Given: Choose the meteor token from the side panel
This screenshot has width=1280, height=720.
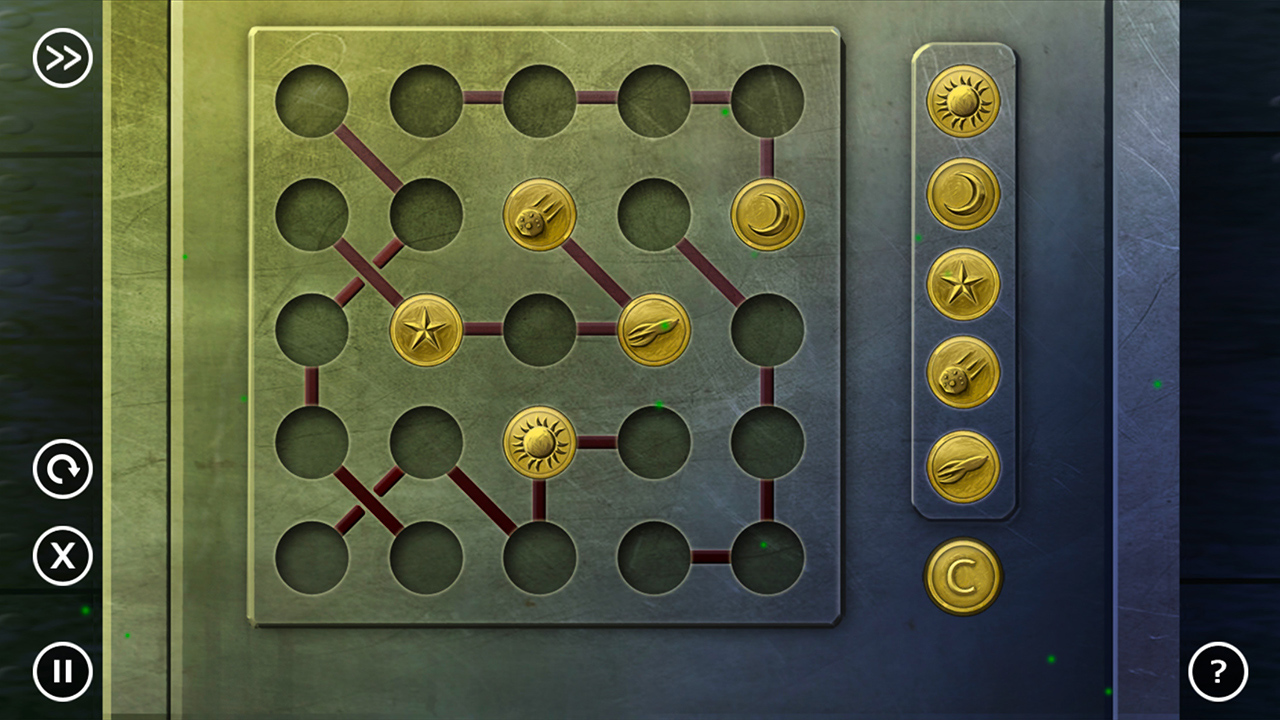Looking at the screenshot, I should coord(963,372).
